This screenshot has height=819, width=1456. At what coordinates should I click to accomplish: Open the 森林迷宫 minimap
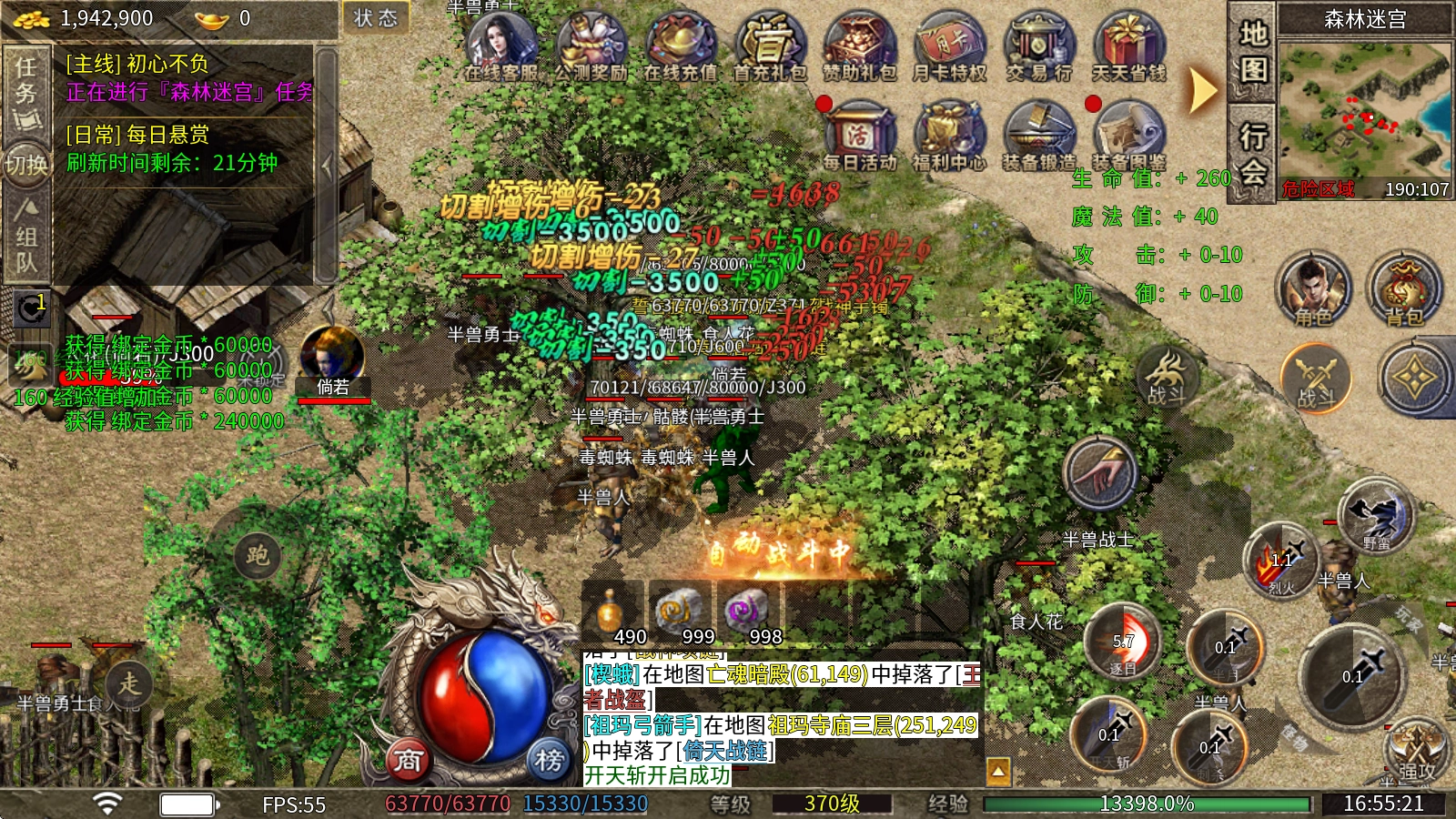point(1364,109)
